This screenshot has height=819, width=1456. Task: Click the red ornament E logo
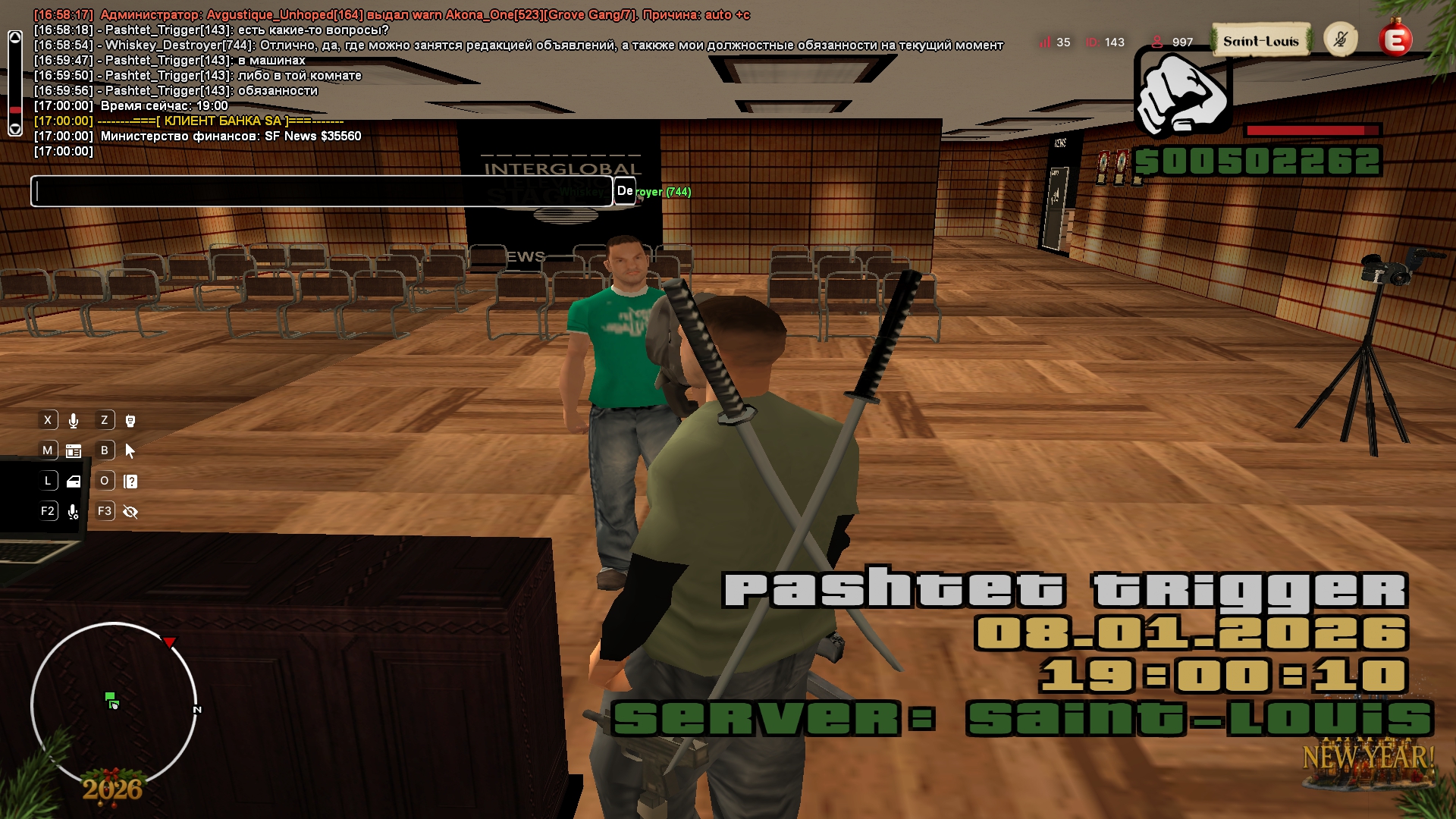[1395, 39]
